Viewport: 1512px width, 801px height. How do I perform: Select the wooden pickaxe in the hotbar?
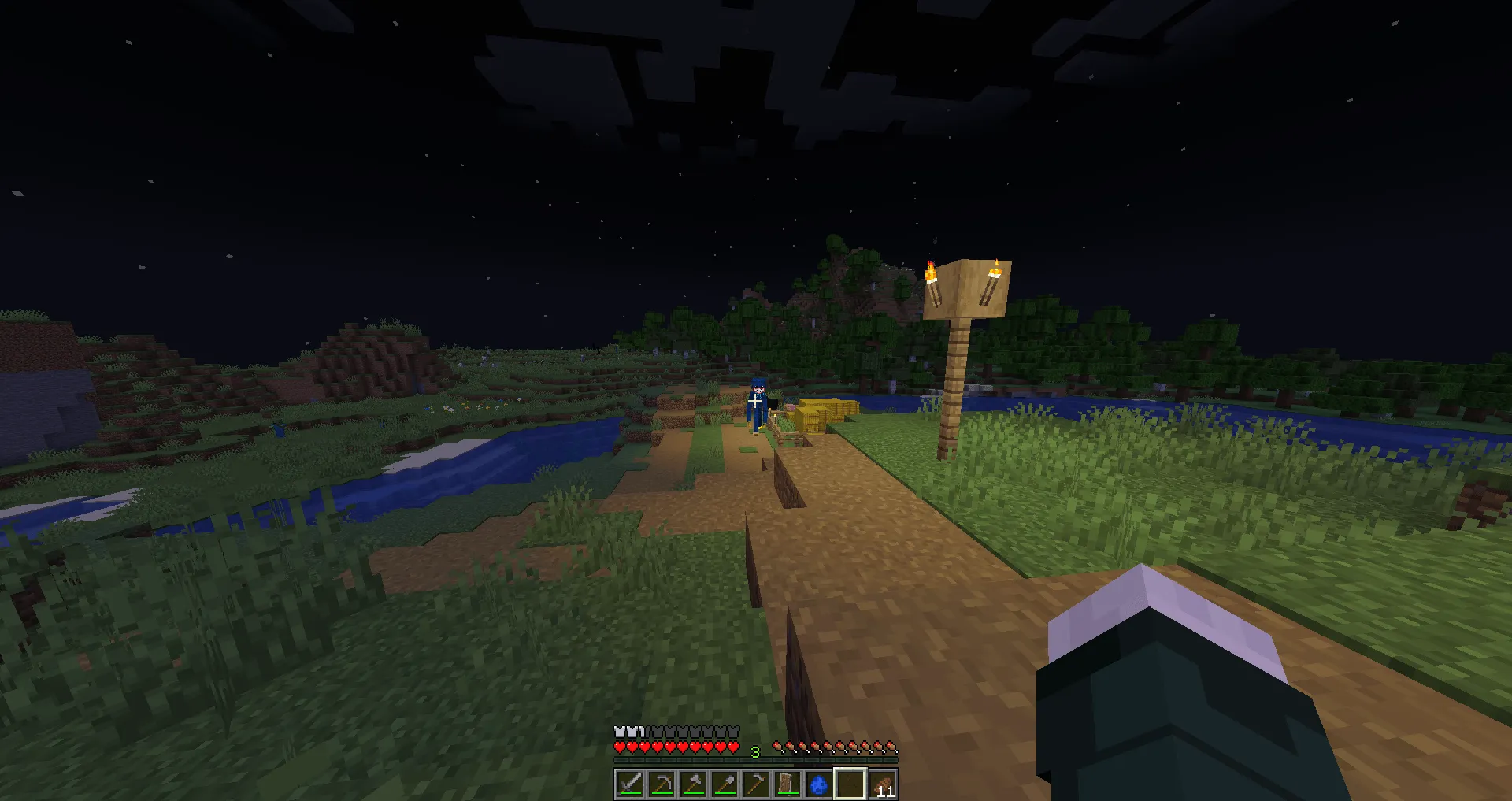pos(755,784)
